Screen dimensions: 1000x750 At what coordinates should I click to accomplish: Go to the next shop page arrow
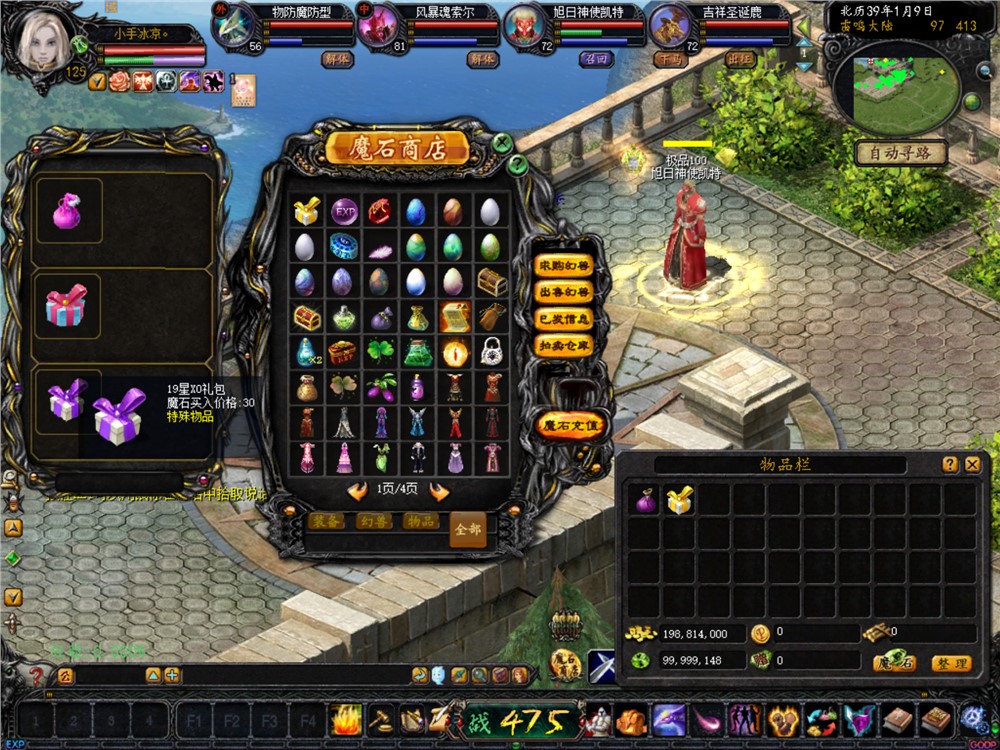(438, 491)
